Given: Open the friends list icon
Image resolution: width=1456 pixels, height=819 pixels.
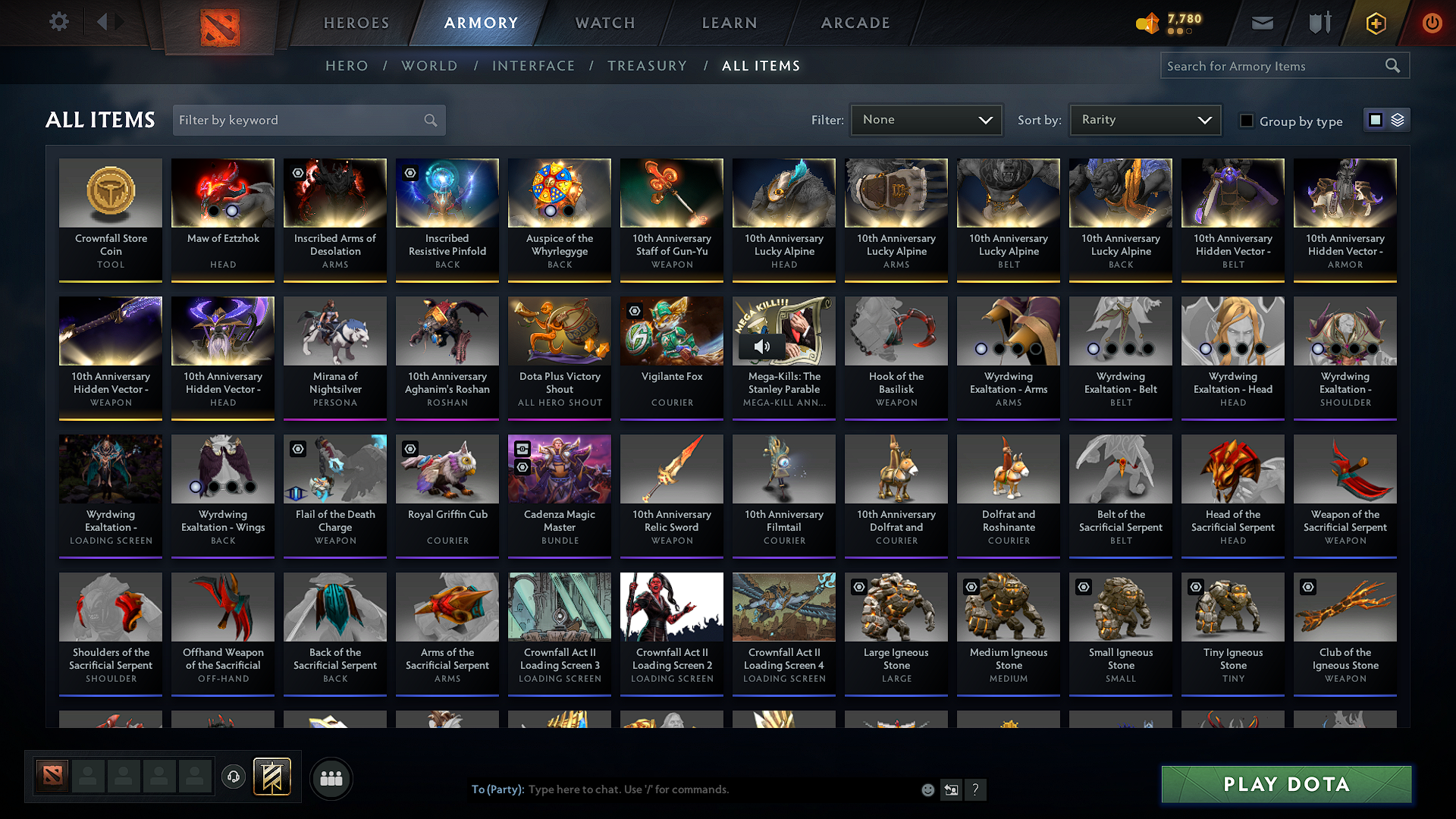Looking at the screenshot, I should (x=330, y=778).
